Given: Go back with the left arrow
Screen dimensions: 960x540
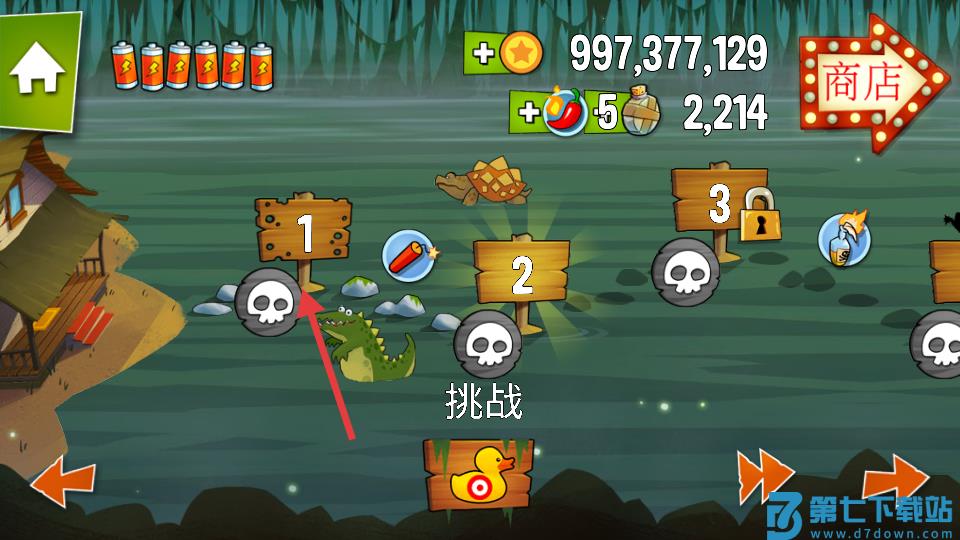Looking at the screenshot, I should point(63,484).
